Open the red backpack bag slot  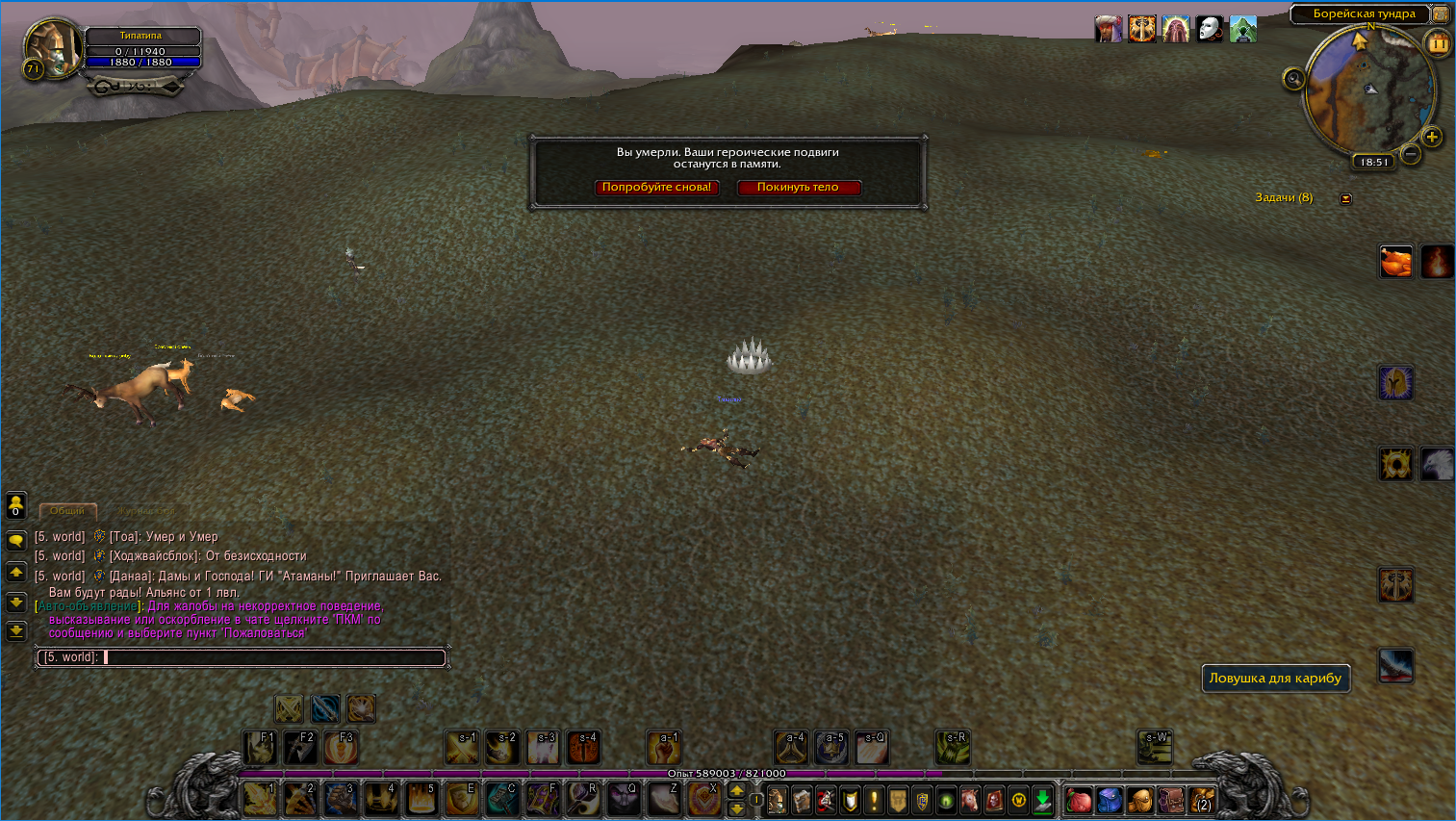click(x=1079, y=800)
